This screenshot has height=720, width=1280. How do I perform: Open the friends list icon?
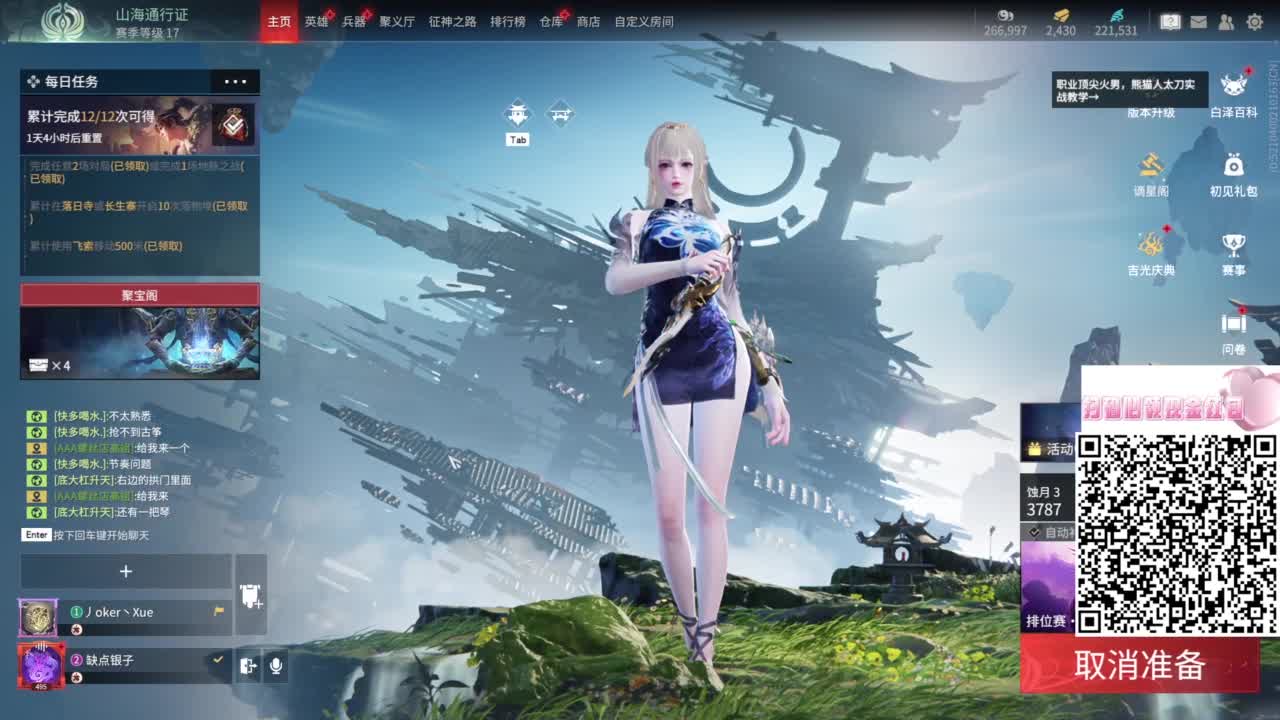point(1225,19)
